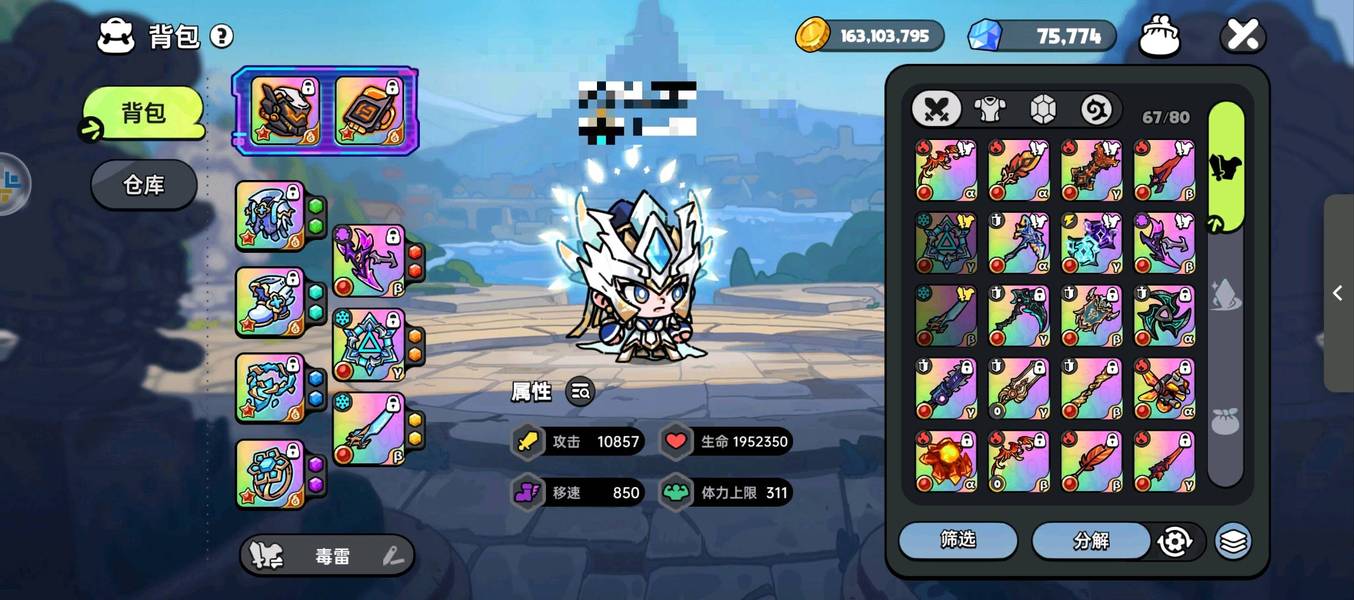
Task: Pick the flaming orange orb item
Action: [x=945, y=461]
